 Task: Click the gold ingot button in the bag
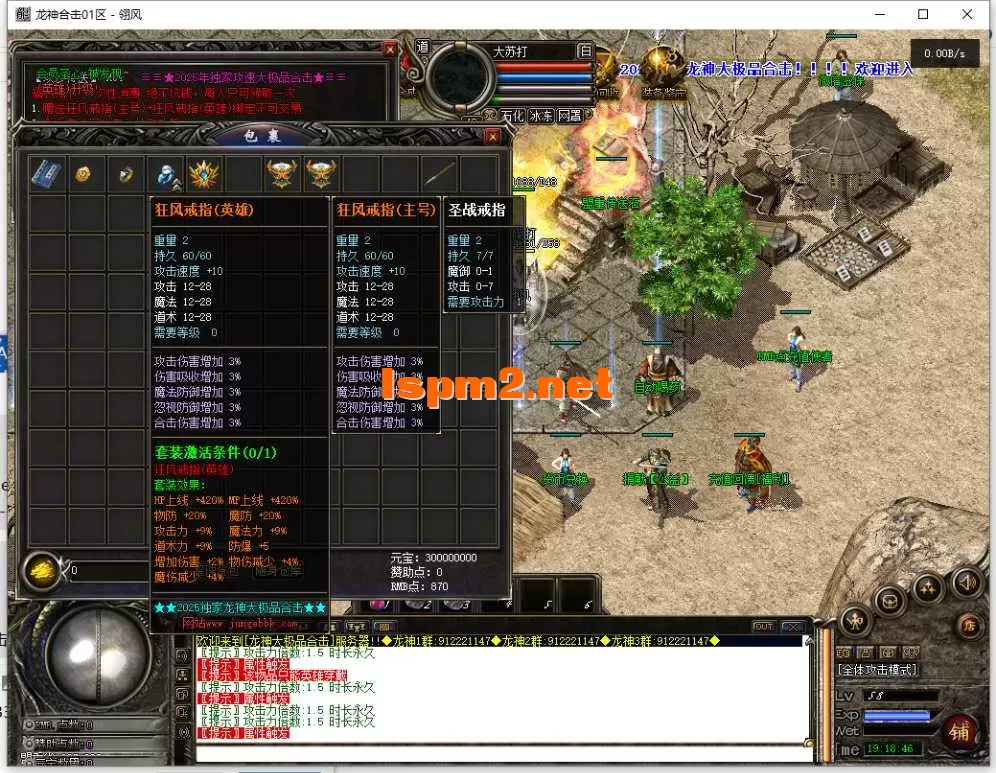(x=41, y=570)
